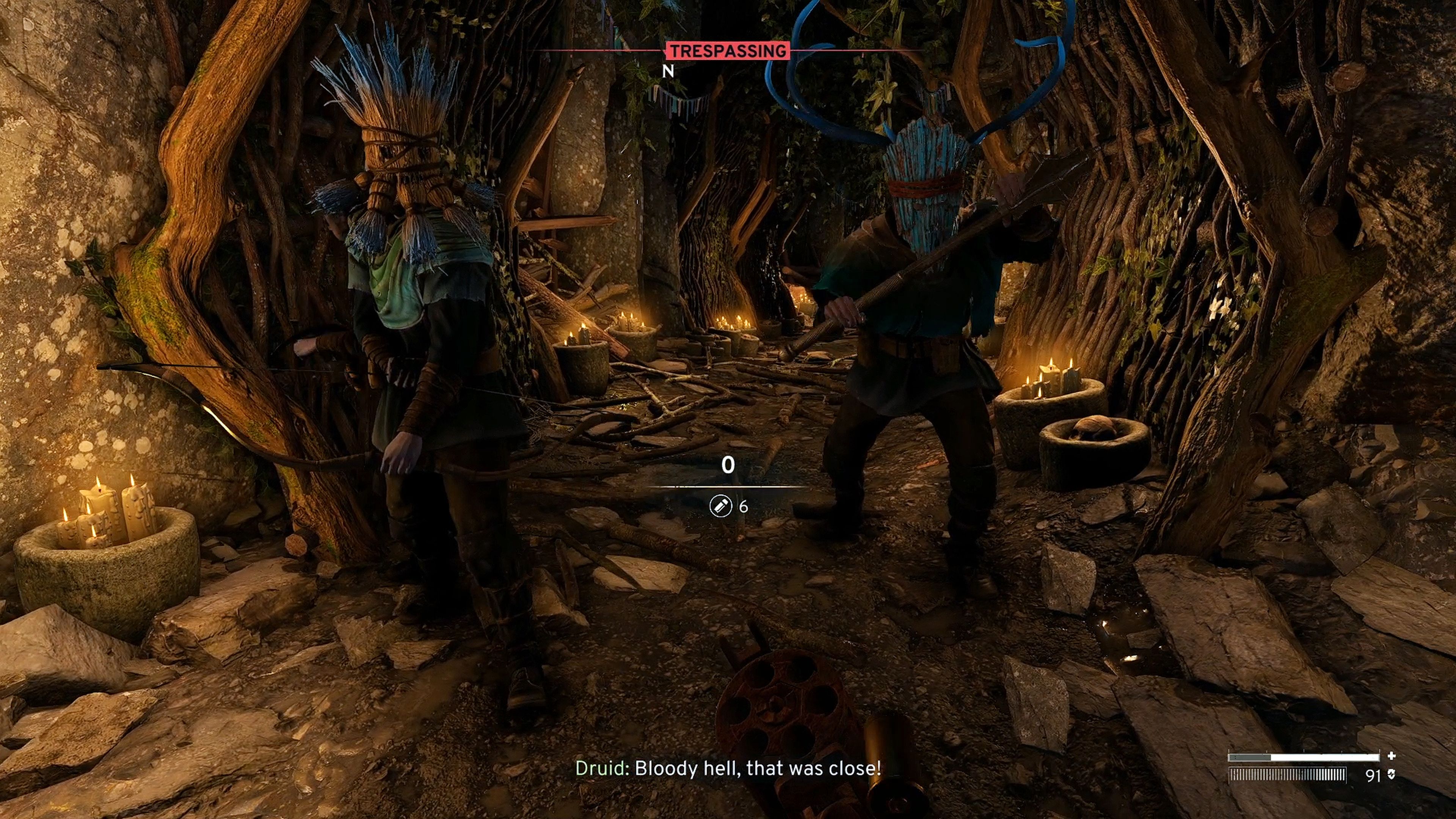1456x819 pixels.
Task: Select the north marker on the compass
Action: point(668,71)
